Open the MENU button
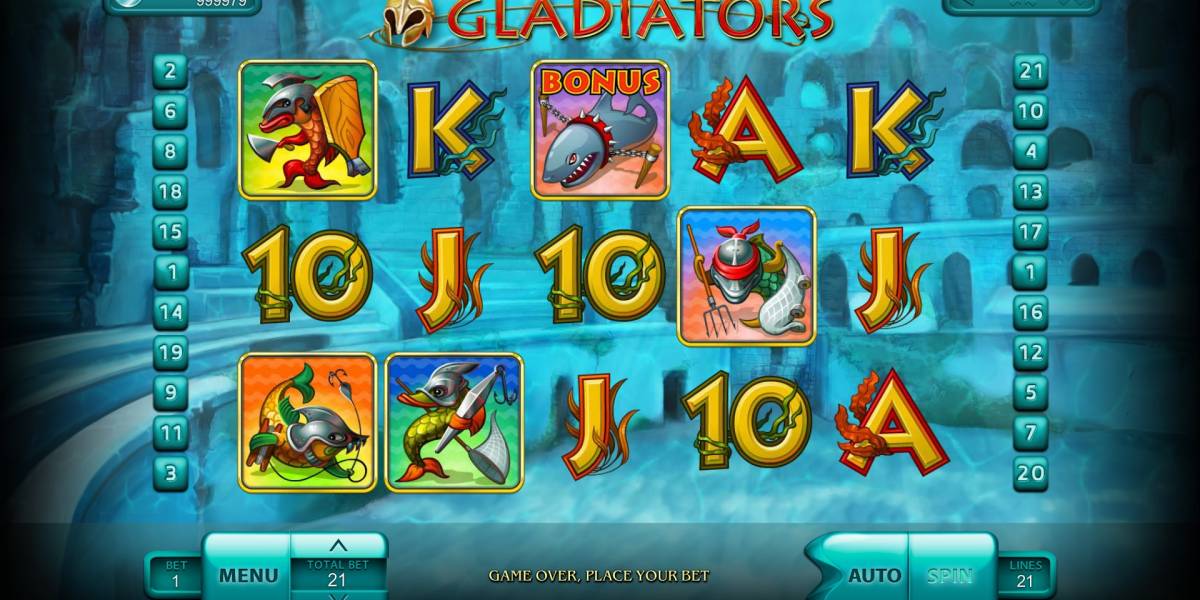Screen dimensions: 1200x600 (x=248, y=575)
